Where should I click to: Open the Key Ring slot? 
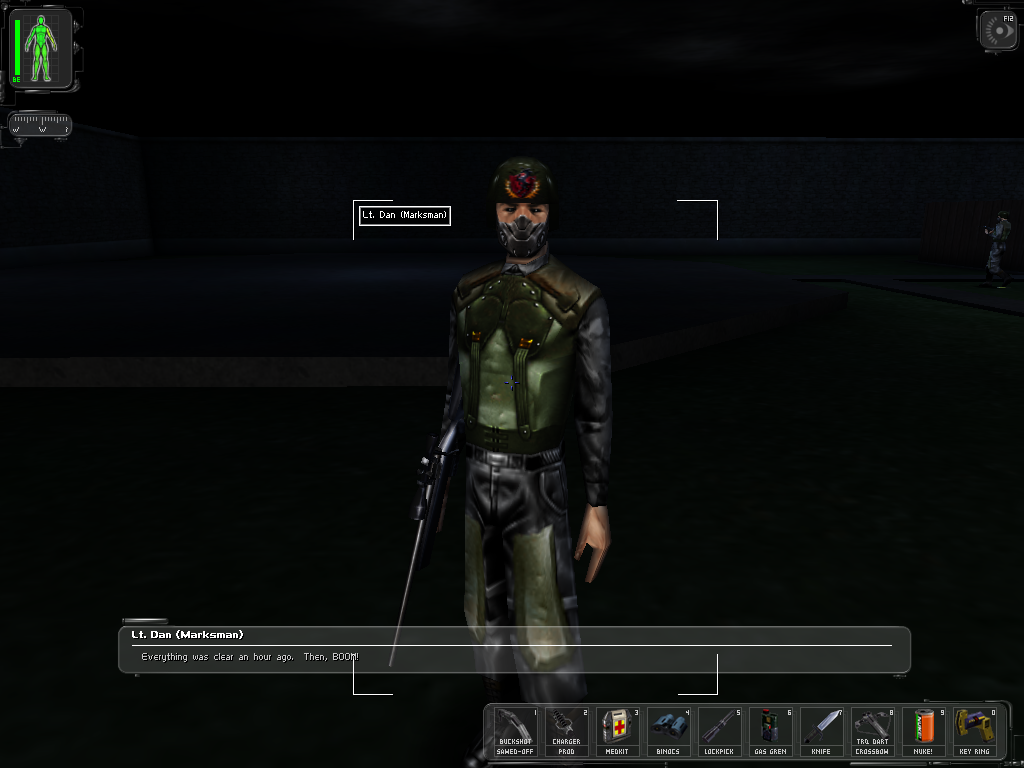point(974,731)
